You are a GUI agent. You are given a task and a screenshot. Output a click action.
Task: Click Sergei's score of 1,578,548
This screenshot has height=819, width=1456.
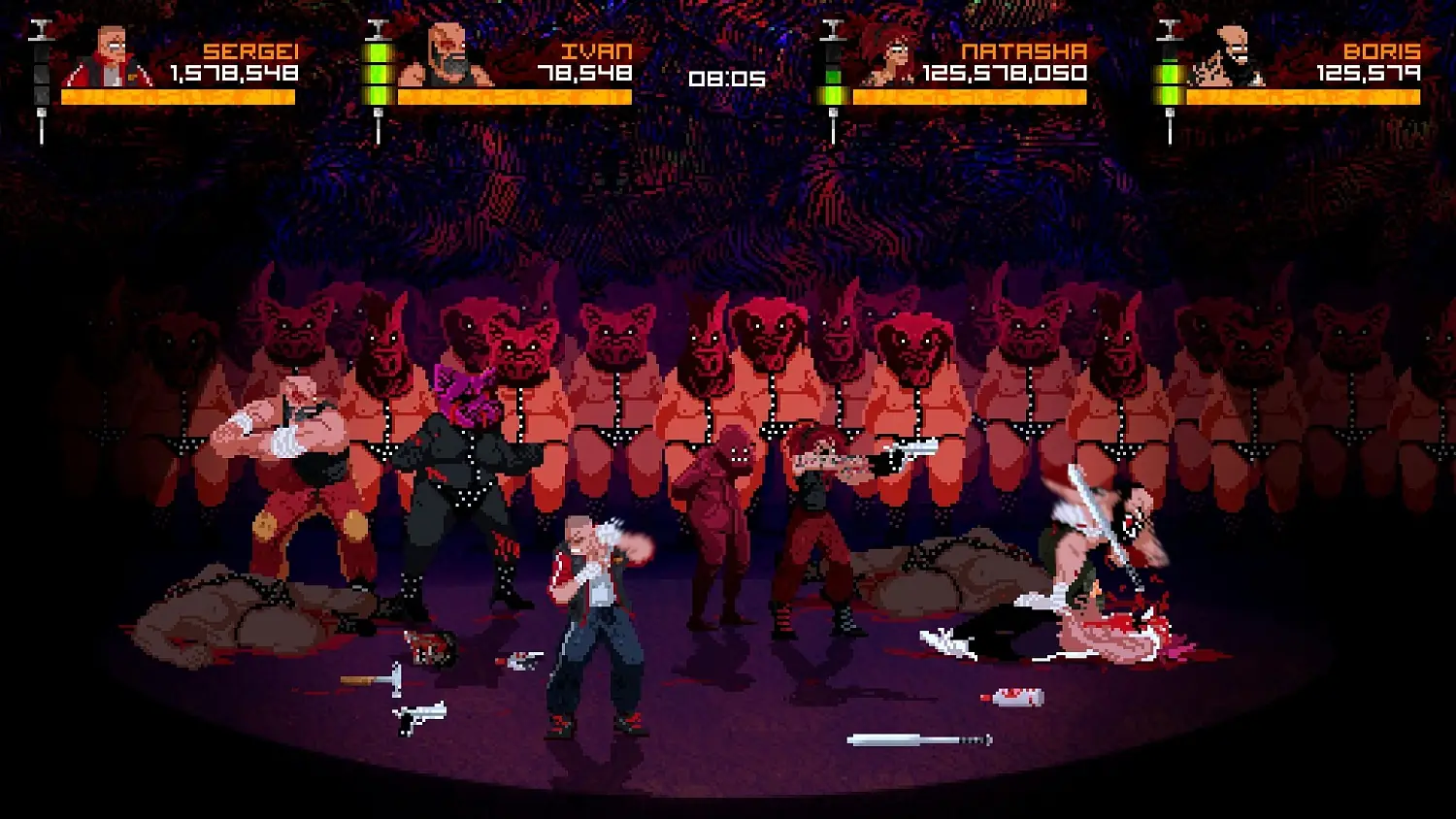233,72
